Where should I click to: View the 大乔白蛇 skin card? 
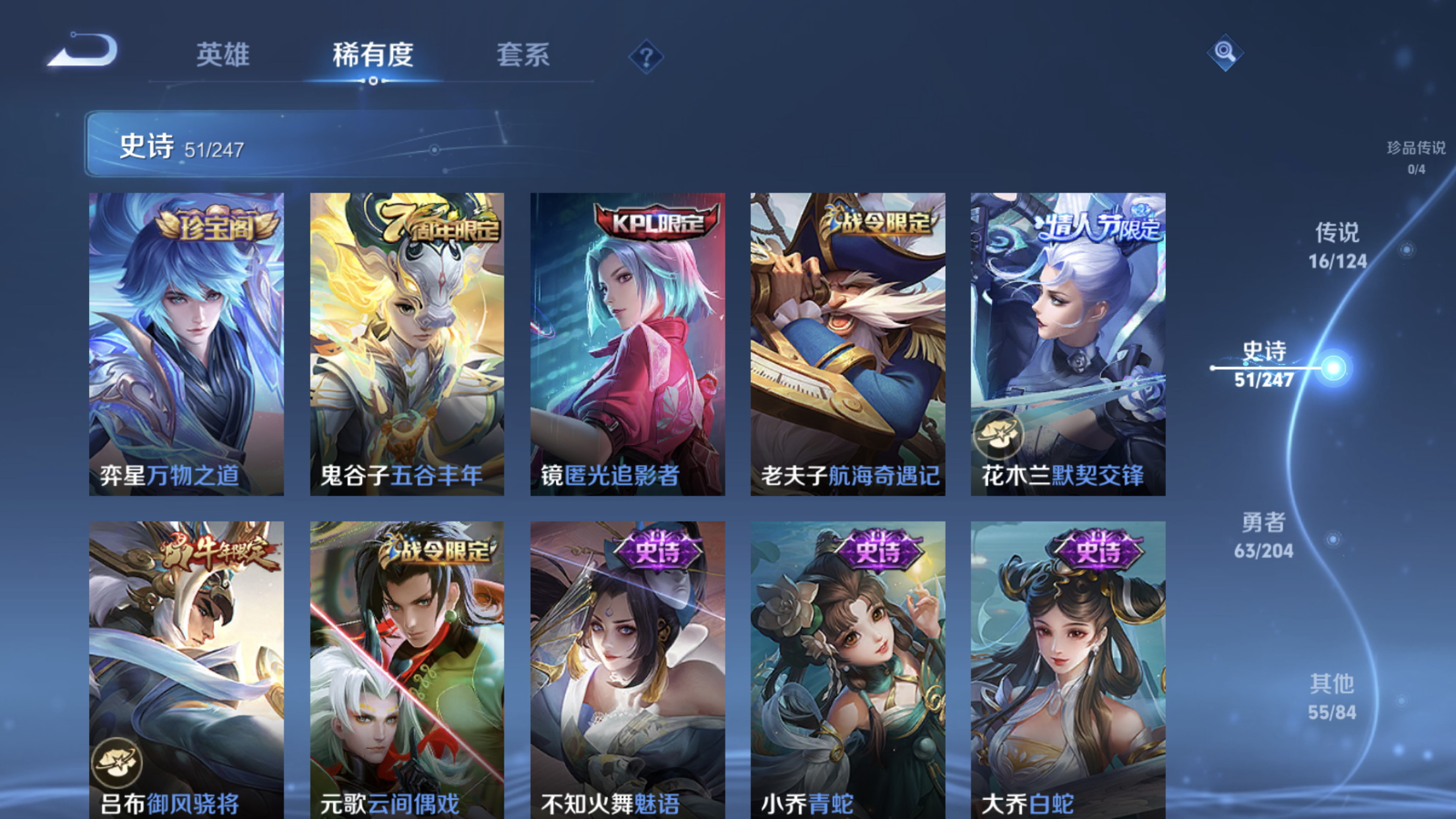pos(1068,669)
